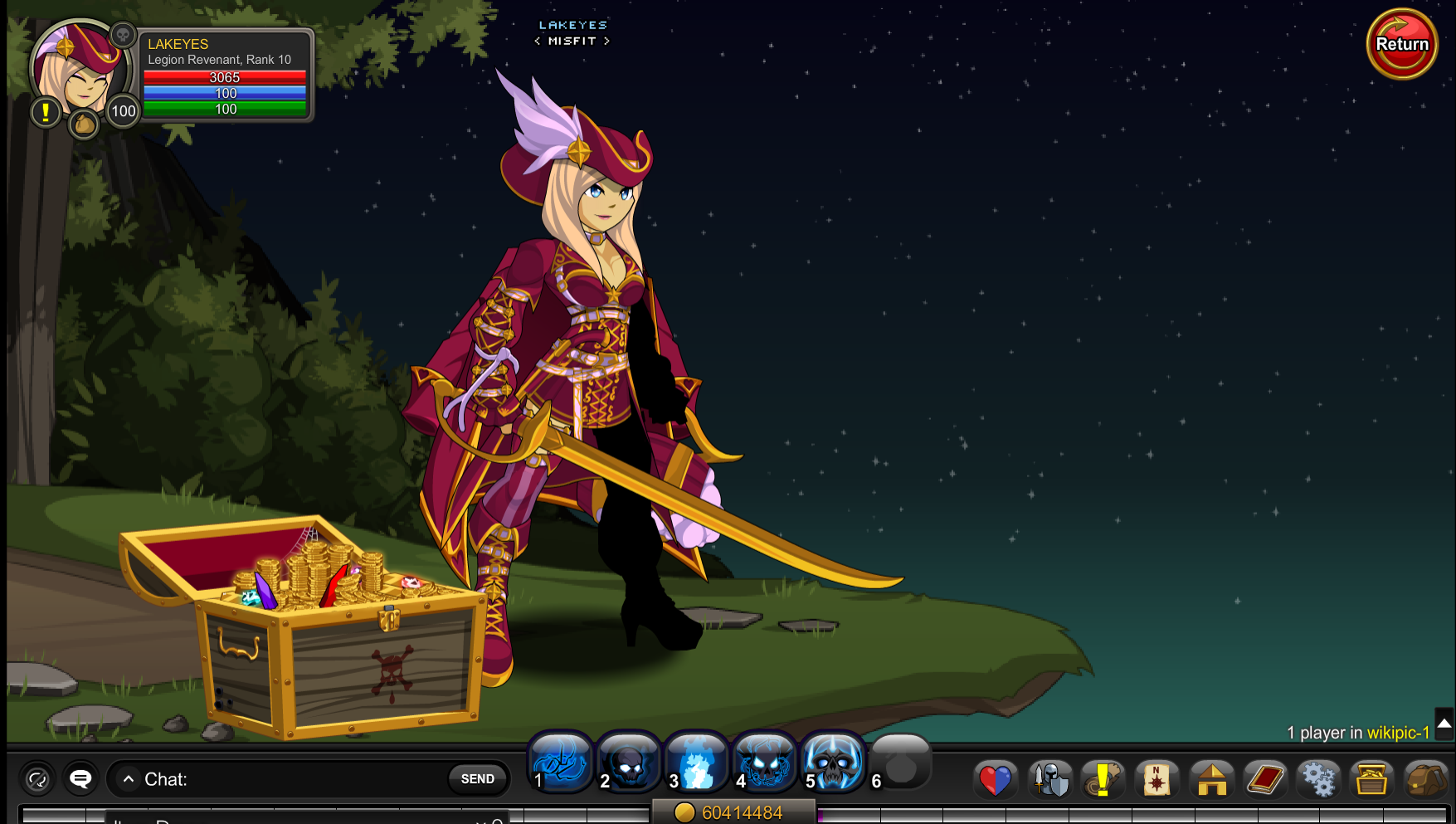Image resolution: width=1456 pixels, height=824 pixels.
Task: Cast skill 3 blue flame ability
Action: (x=696, y=762)
